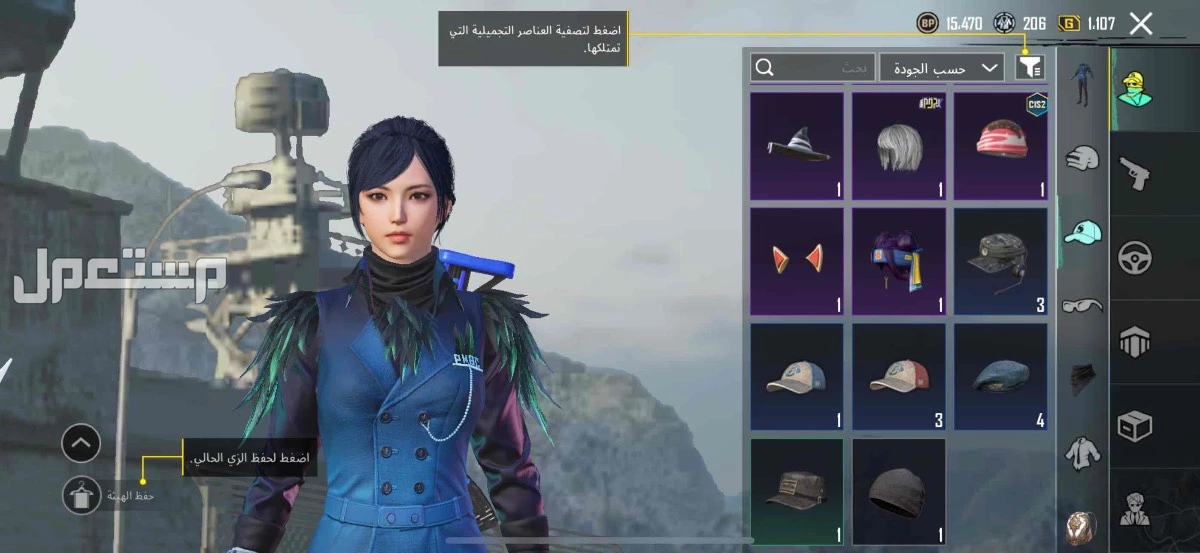Select the blue beret

[1001, 377]
